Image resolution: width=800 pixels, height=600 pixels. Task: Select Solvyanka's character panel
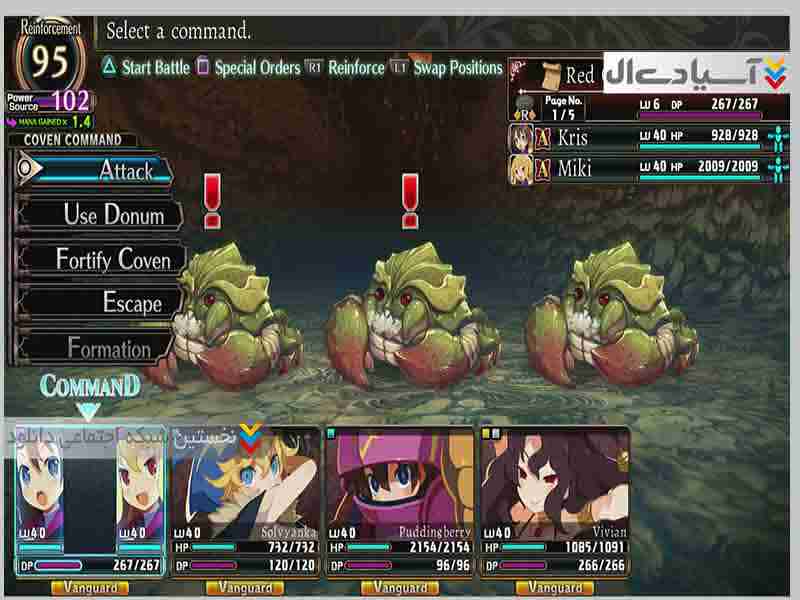tap(245, 500)
